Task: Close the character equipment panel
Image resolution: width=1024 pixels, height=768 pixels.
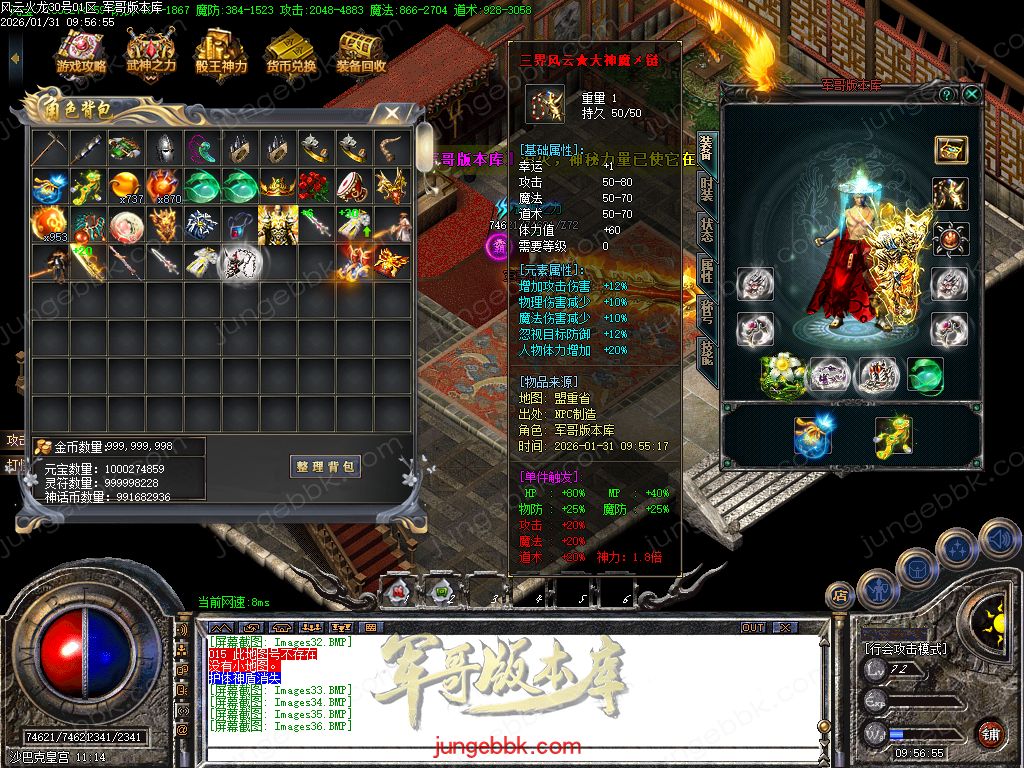Action: (x=971, y=94)
